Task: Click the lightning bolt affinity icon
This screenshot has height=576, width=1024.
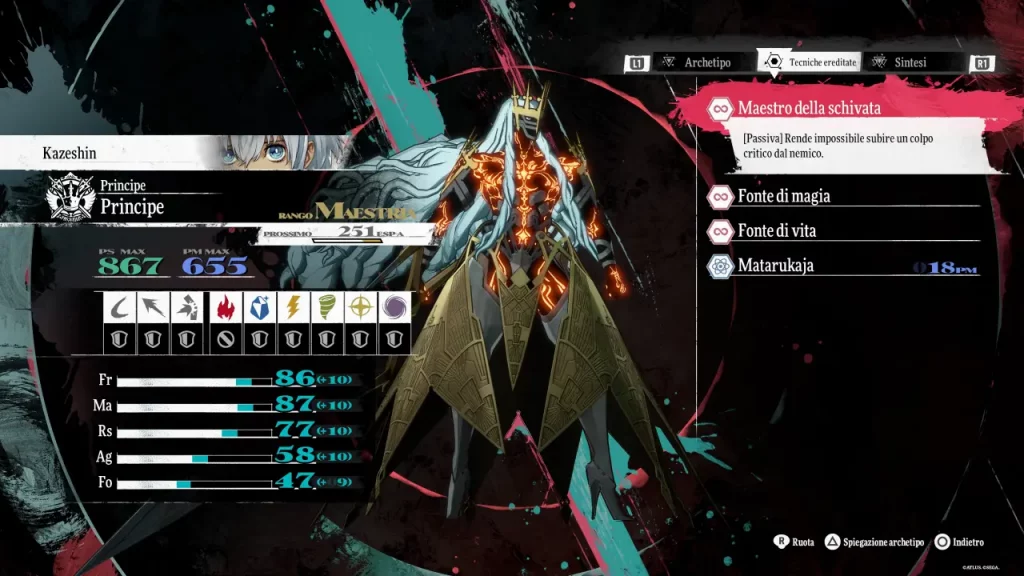Action: (292, 308)
